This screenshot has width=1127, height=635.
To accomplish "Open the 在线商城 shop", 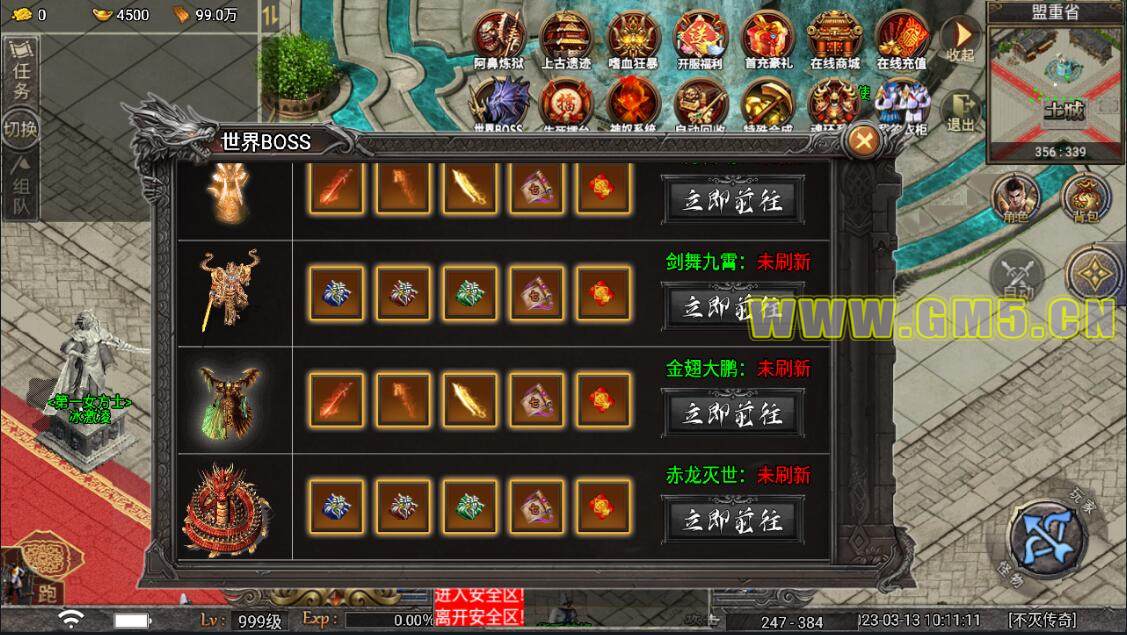I will [834, 38].
